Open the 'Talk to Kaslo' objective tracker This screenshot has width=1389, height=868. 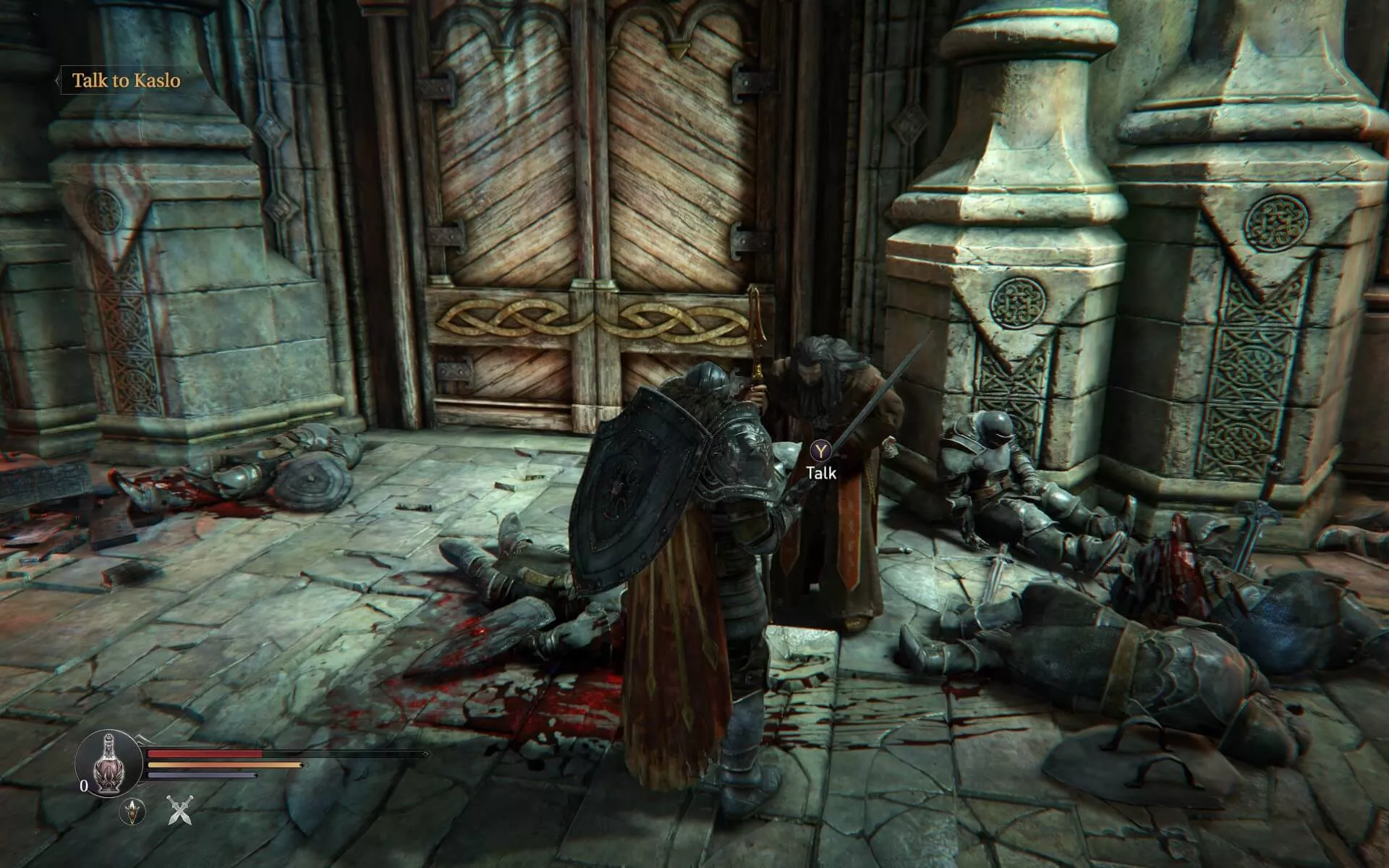point(126,80)
